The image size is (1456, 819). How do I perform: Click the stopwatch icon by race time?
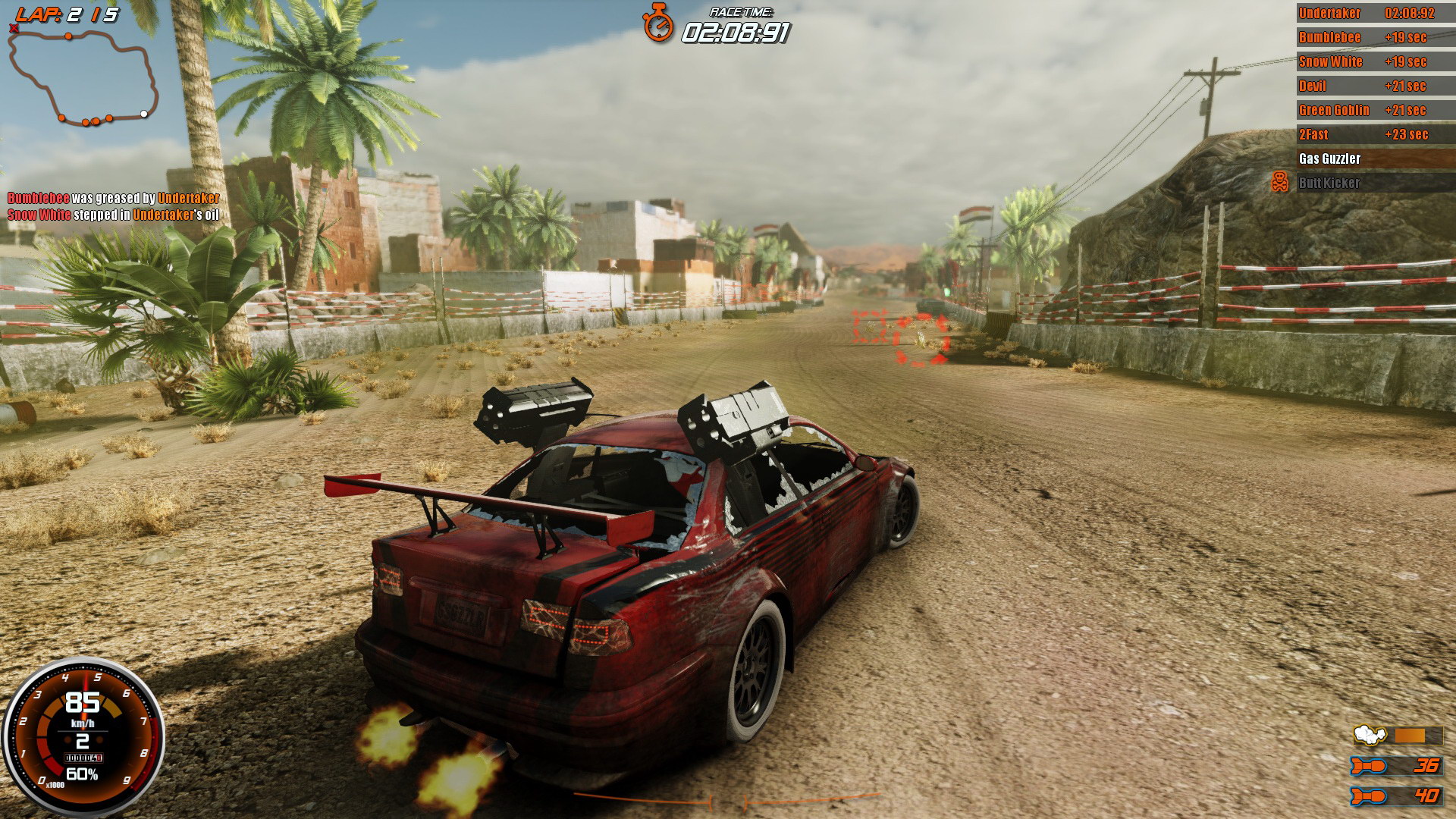pos(658,23)
